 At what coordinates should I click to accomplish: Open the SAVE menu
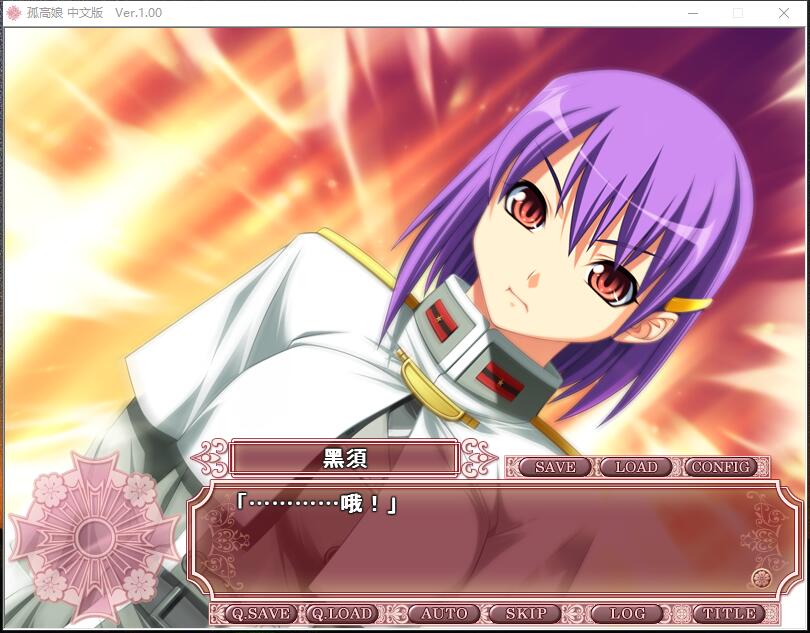554,467
